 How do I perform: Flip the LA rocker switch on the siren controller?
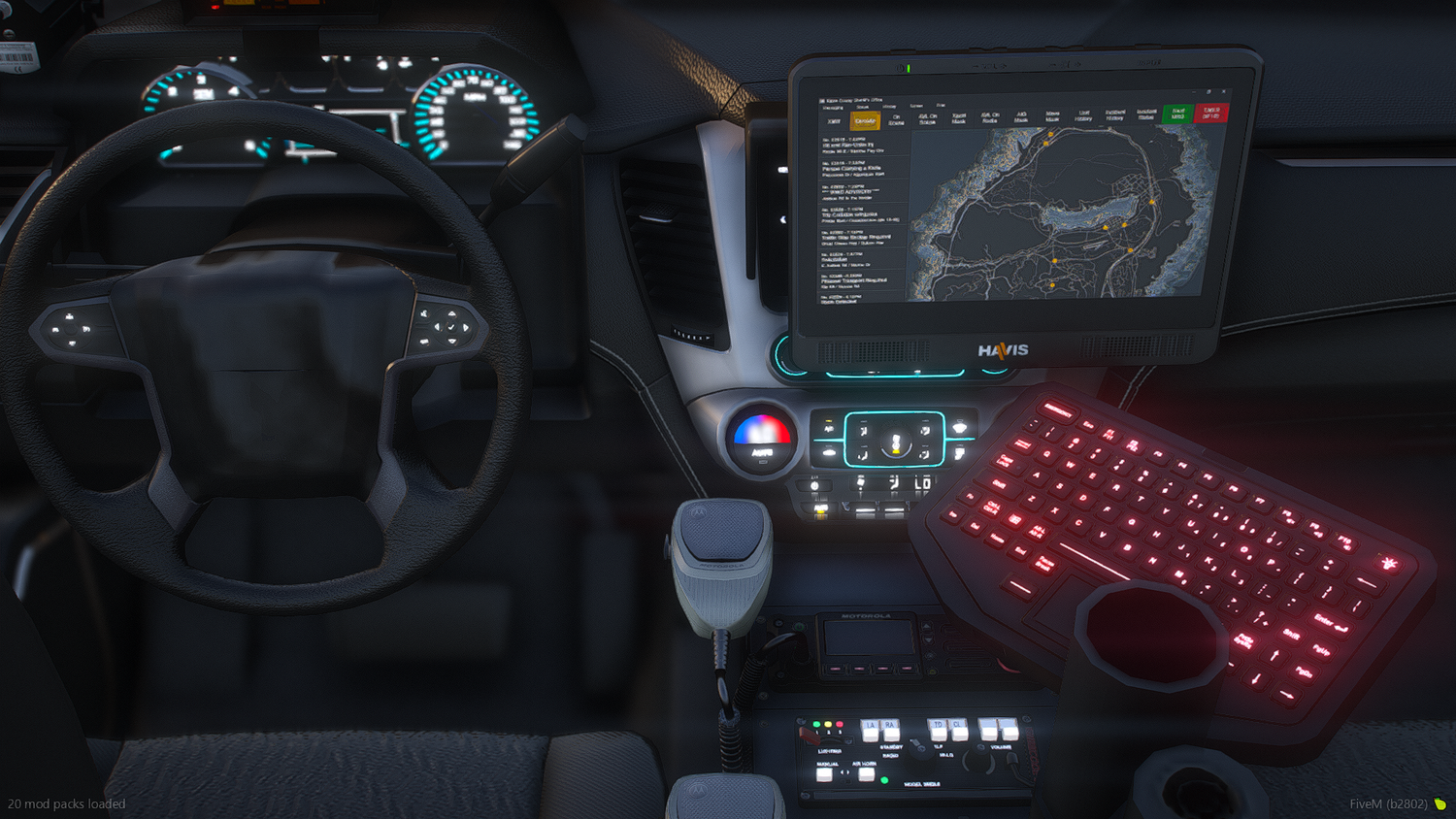871,731
